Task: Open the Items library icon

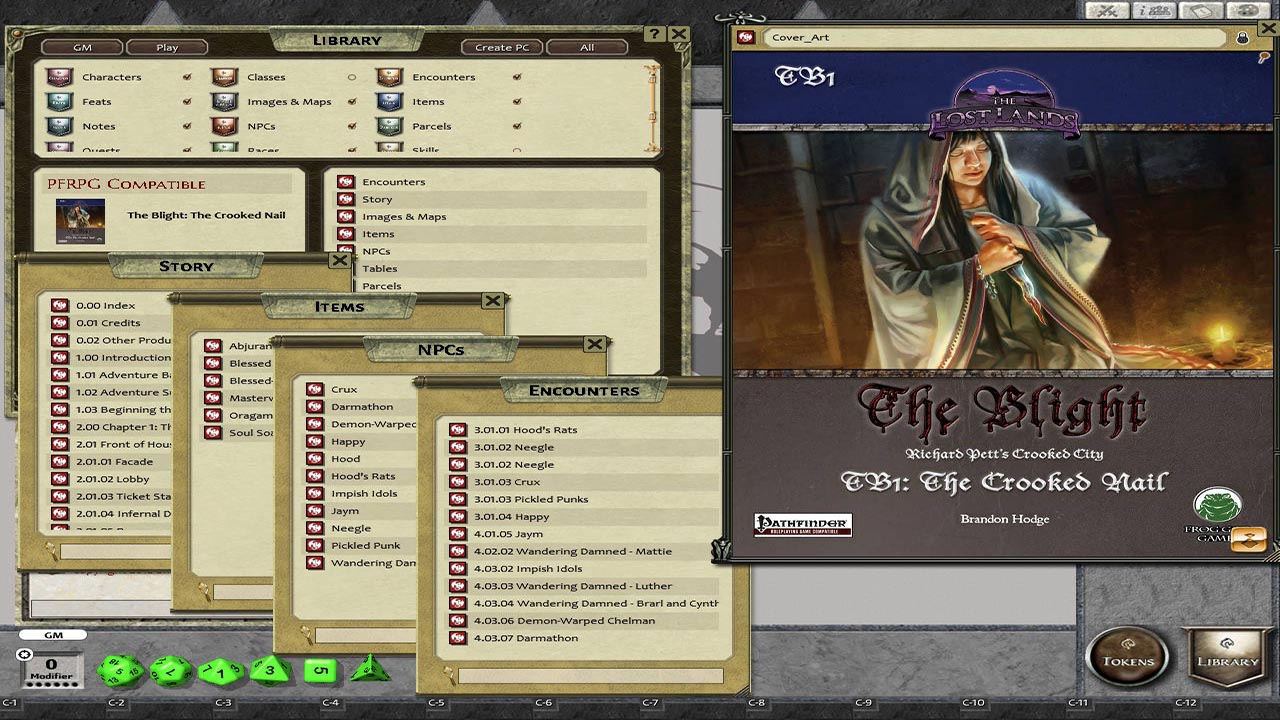Action: pyautogui.click(x=386, y=102)
